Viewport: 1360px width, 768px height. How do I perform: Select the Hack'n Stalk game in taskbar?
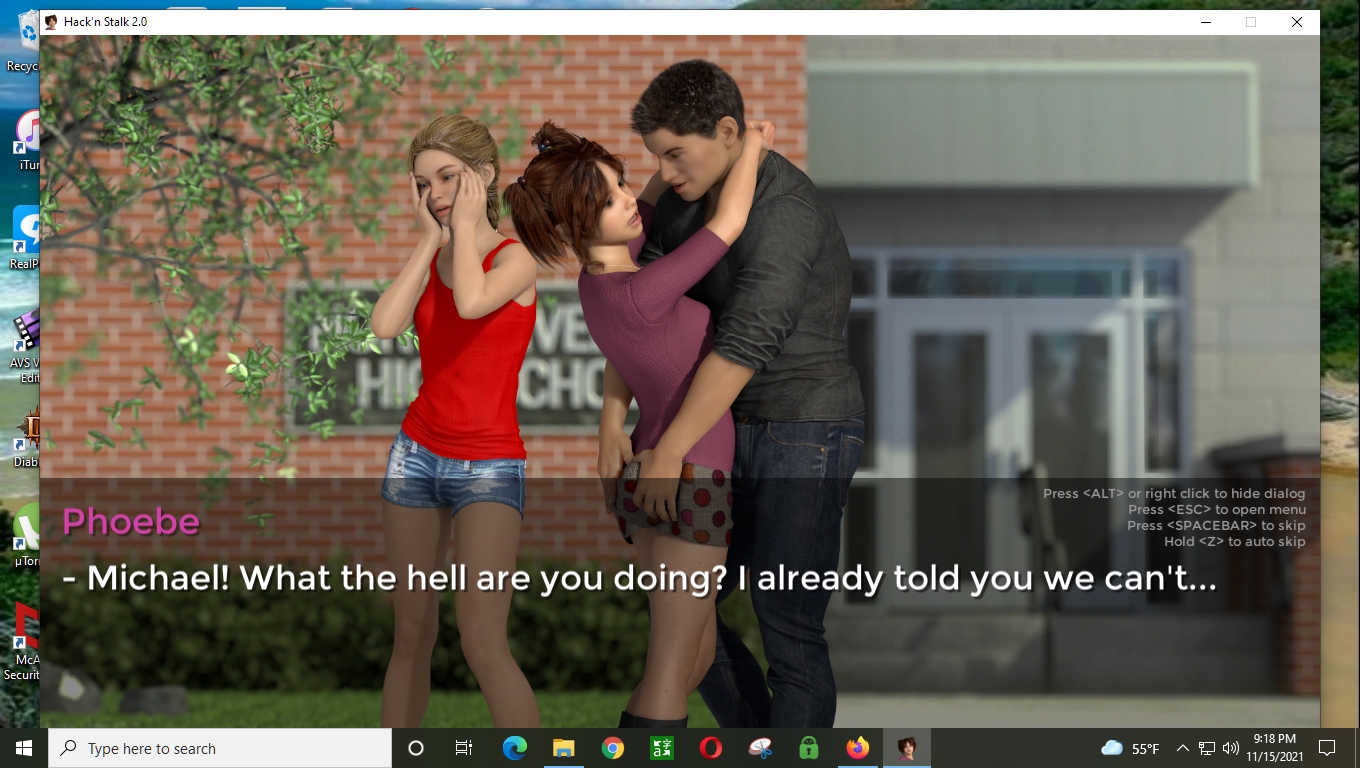tap(906, 748)
